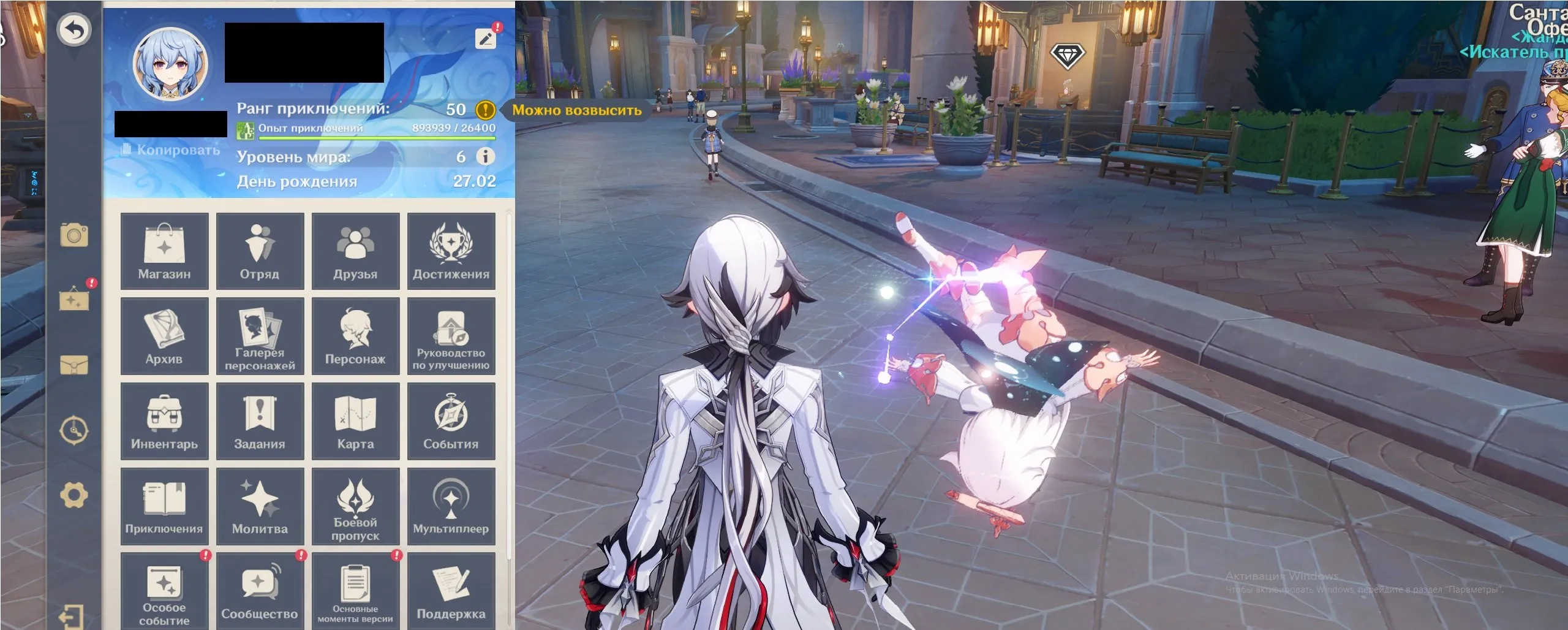Open the Инвентарь backpack
Image resolution: width=1568 pixels, height=630 pixels.
(x=164, y=422)
